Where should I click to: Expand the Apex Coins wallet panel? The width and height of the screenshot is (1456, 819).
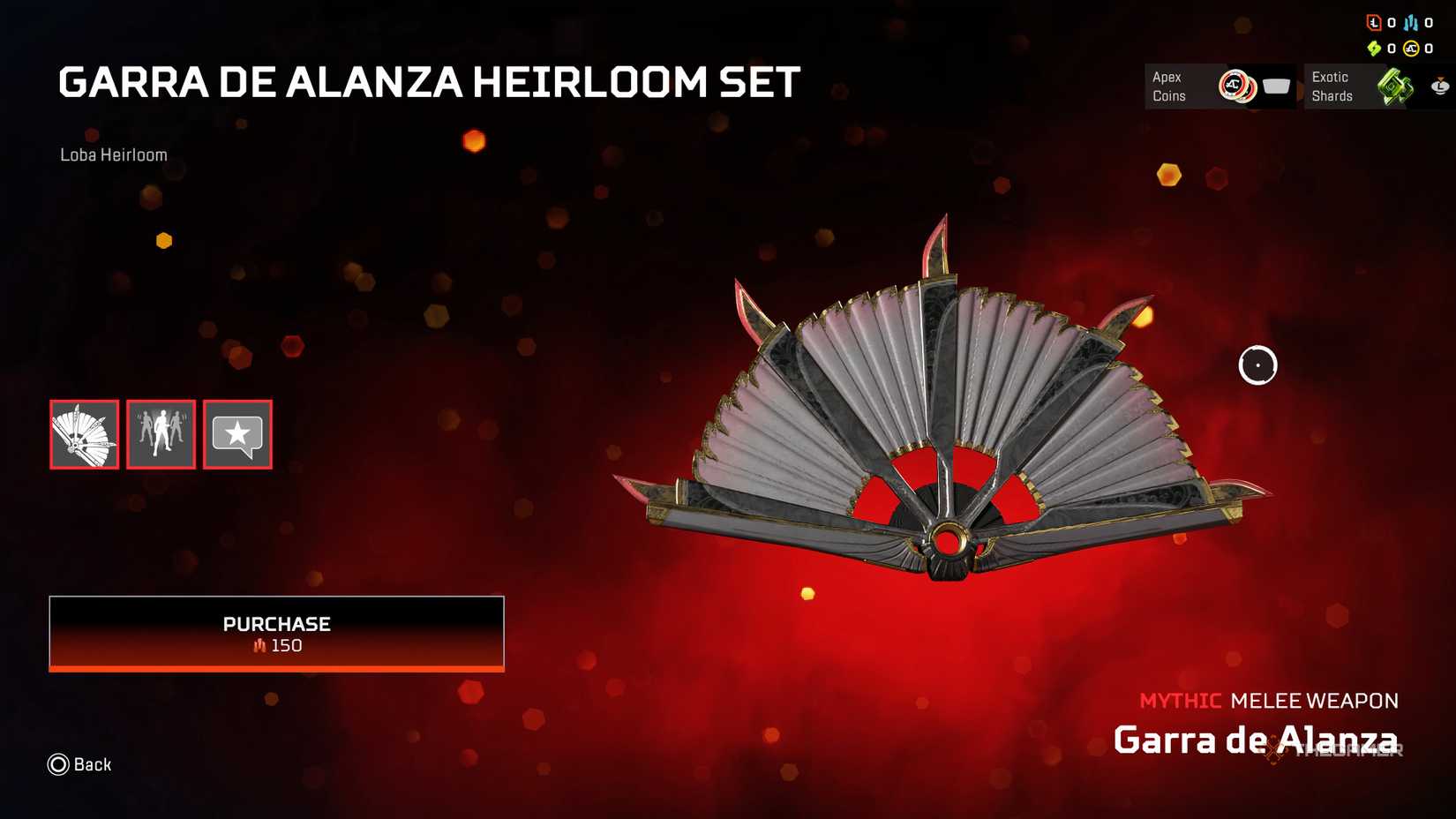click(x=1220, y=86)
